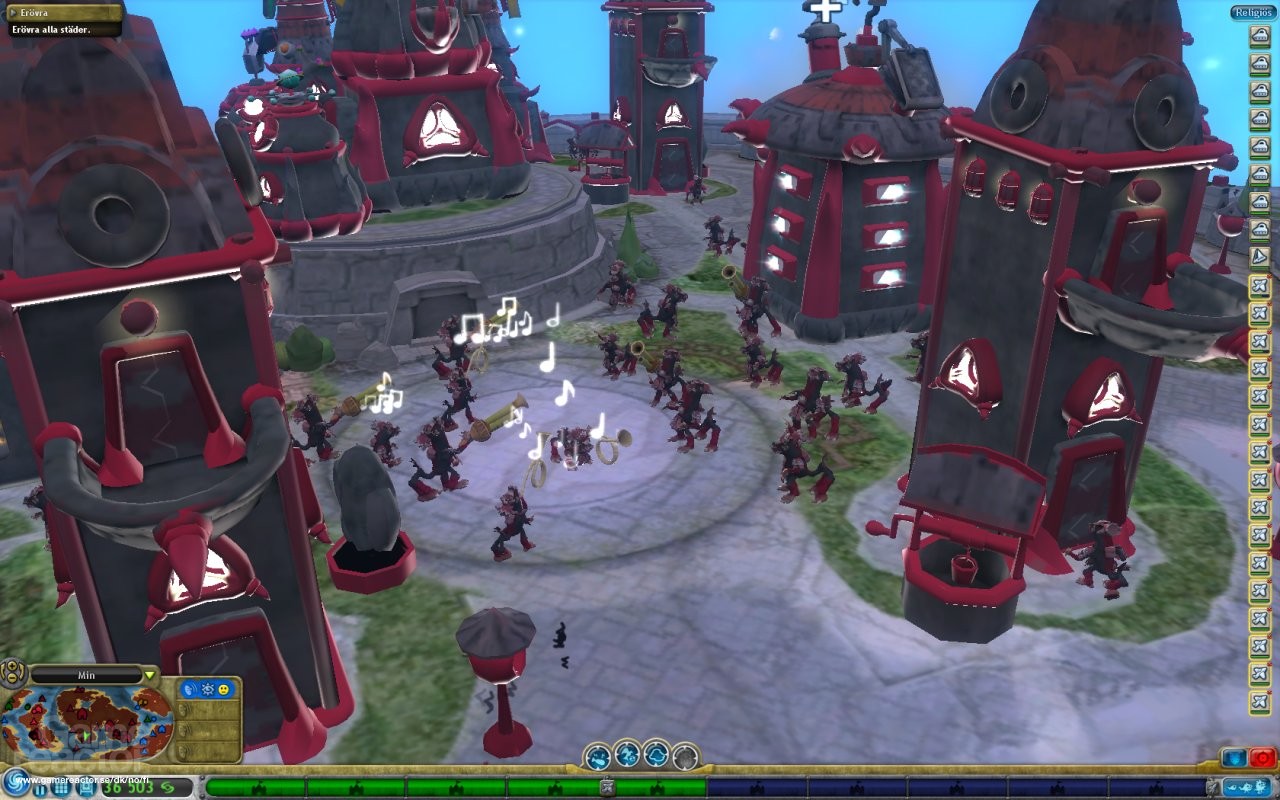1280x800 pixels.
Task: Open the Spore galaxy menu button
Action: (15, 781)
